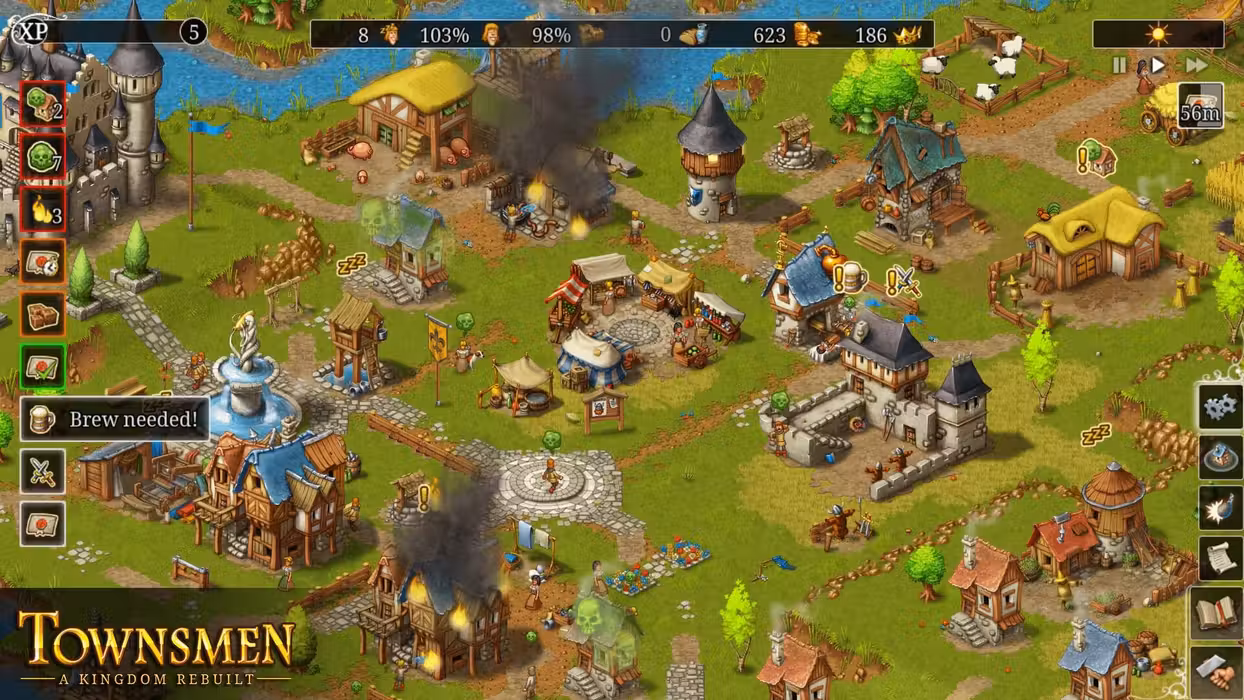Click the sun weather panel
The width and height of the screenshot is (1244, 700).
1158,35
